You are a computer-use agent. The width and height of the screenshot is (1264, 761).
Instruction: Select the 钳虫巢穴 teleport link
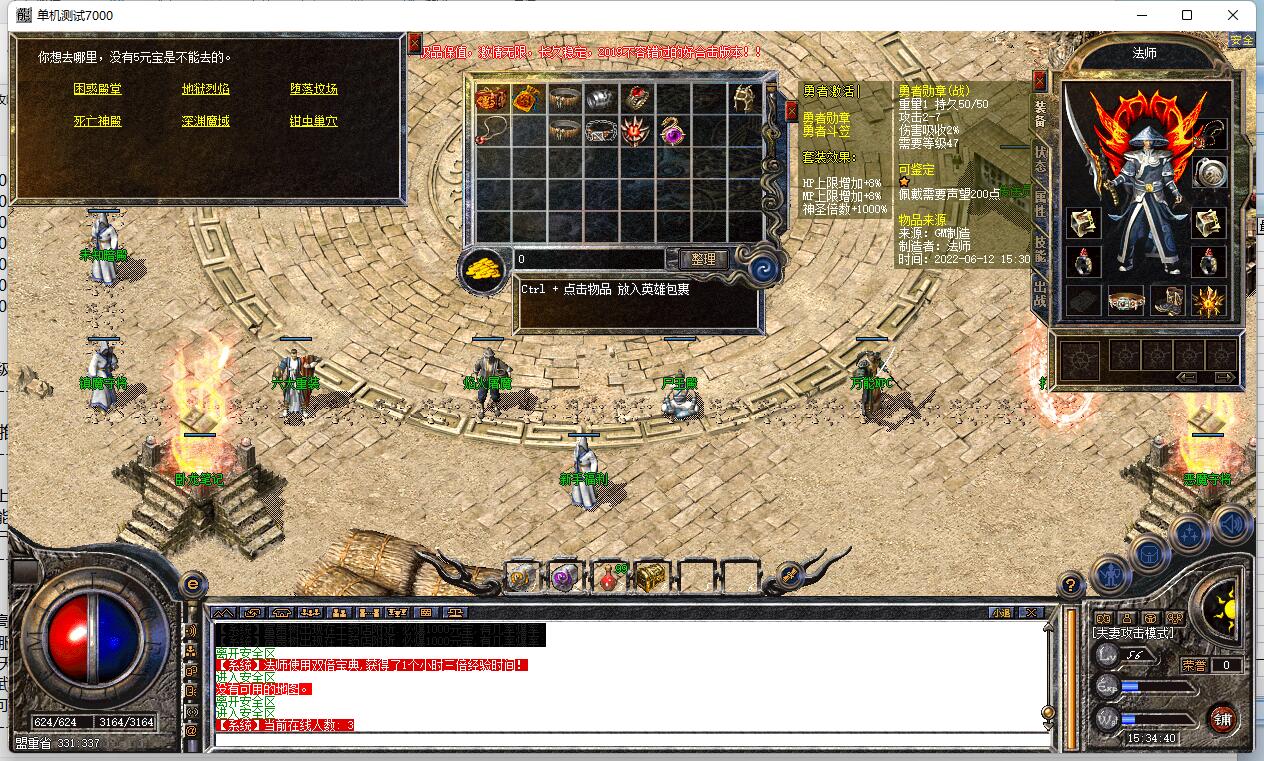pyautogui.click(x=313, y=121)
